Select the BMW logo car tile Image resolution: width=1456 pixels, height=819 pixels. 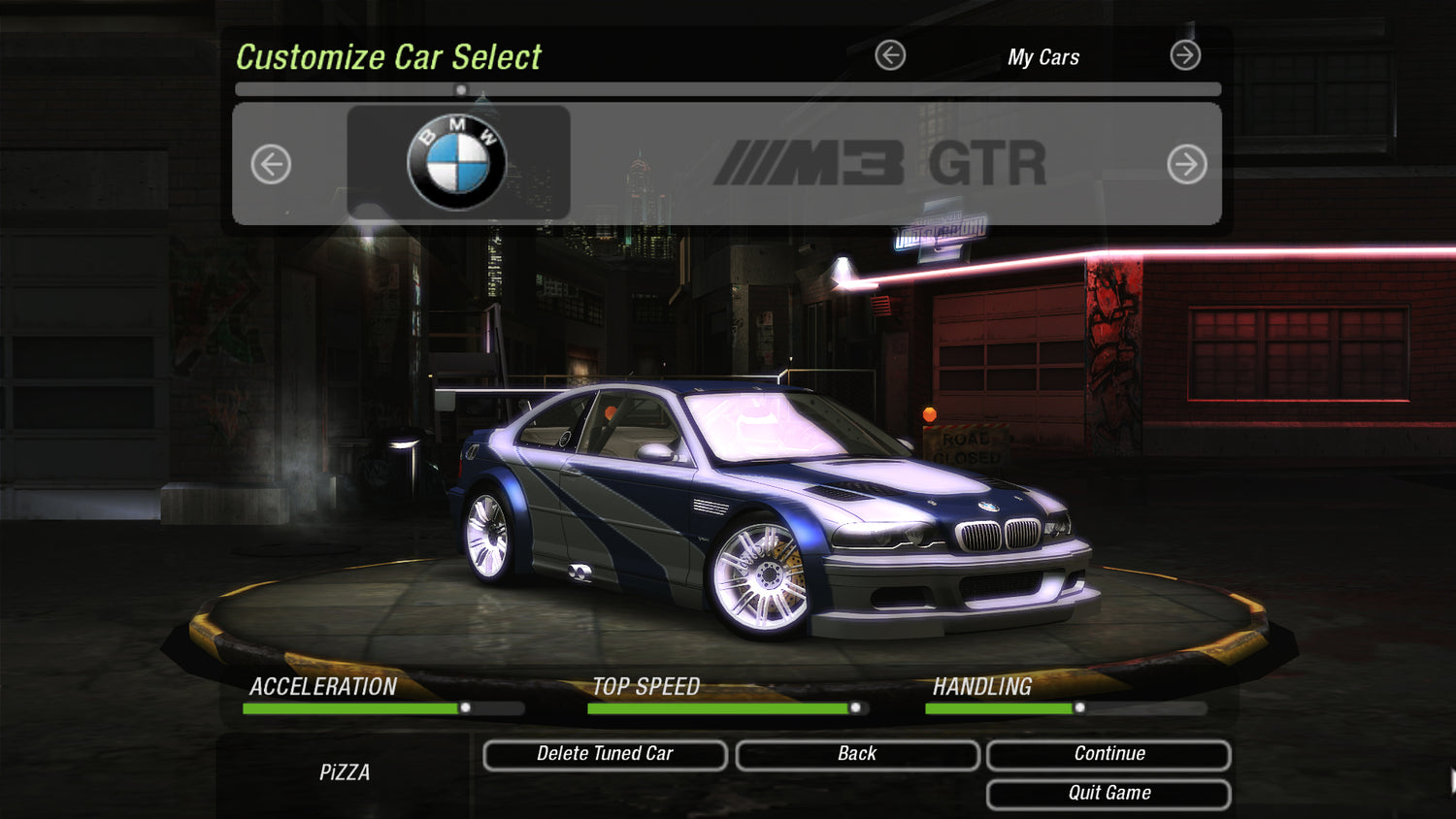(458, 162)
